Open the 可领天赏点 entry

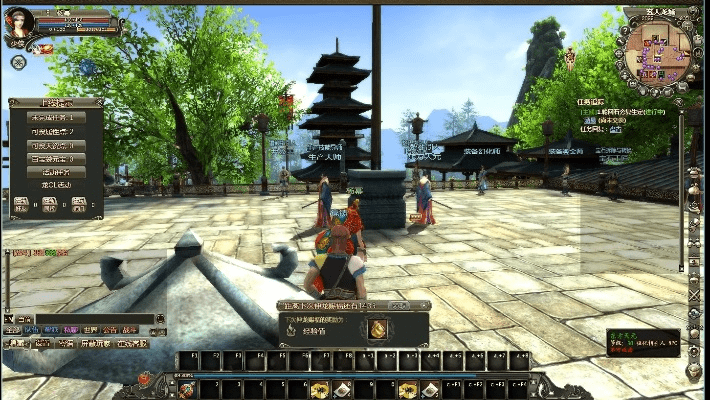(x=56, y=145)
